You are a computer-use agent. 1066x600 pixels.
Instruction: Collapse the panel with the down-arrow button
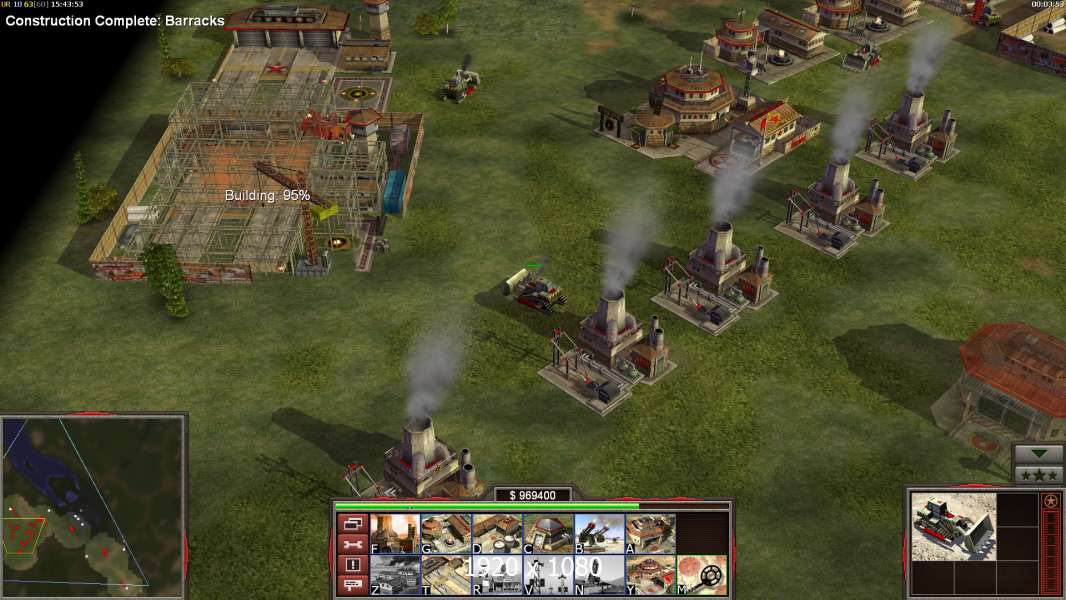1039,454
